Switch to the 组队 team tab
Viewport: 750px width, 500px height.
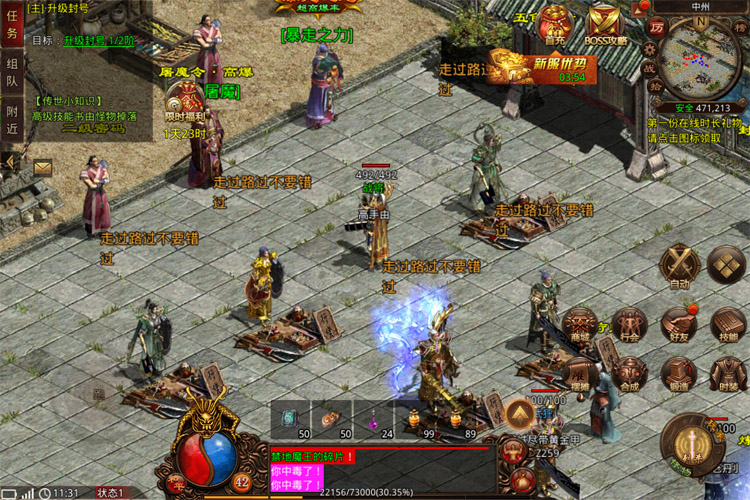(x=12, y=77)
